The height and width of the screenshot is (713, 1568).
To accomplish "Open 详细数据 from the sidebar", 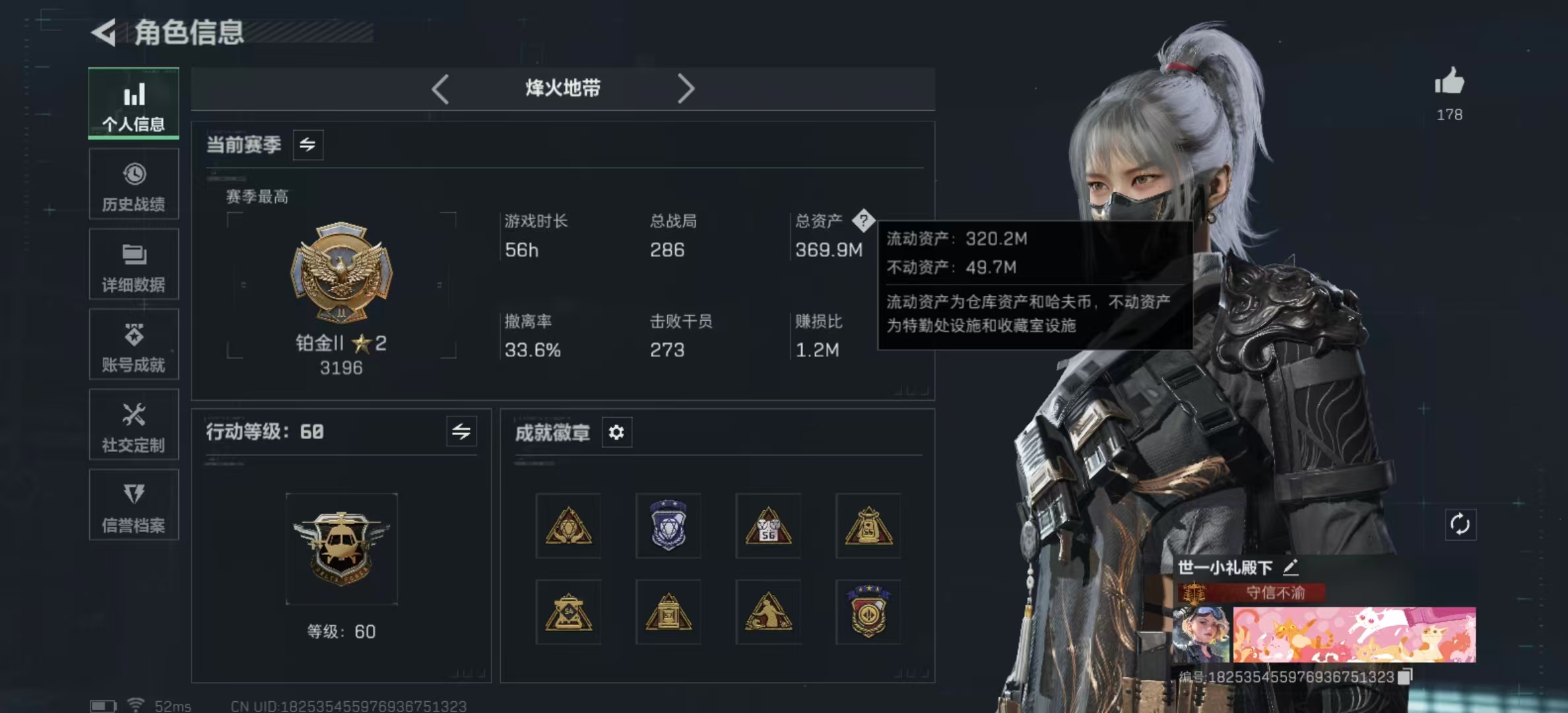I will pyautogui.click(x=133, y=264).
